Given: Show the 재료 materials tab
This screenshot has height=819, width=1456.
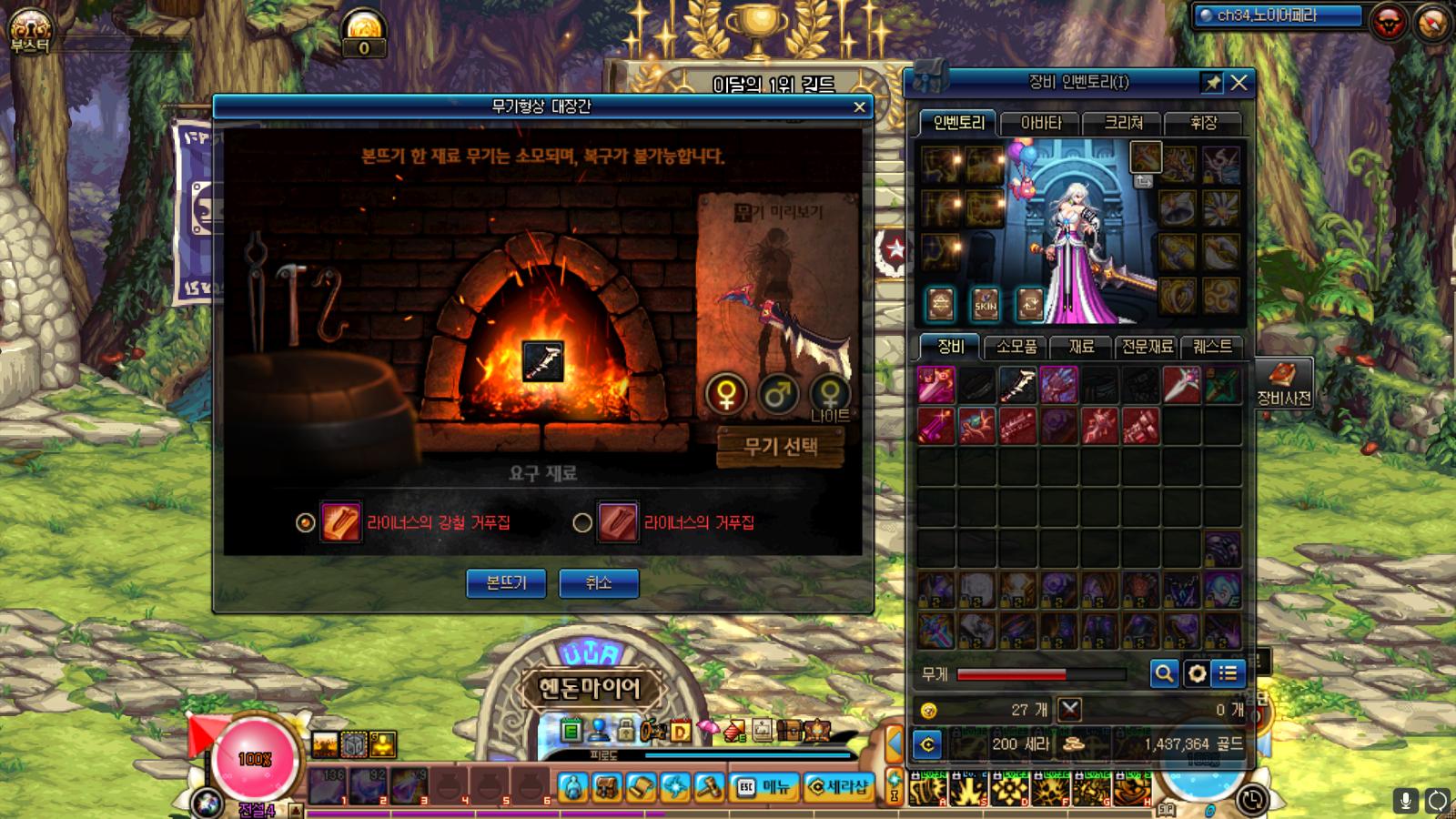Looking at the screenshot, I should point(1081,347).
